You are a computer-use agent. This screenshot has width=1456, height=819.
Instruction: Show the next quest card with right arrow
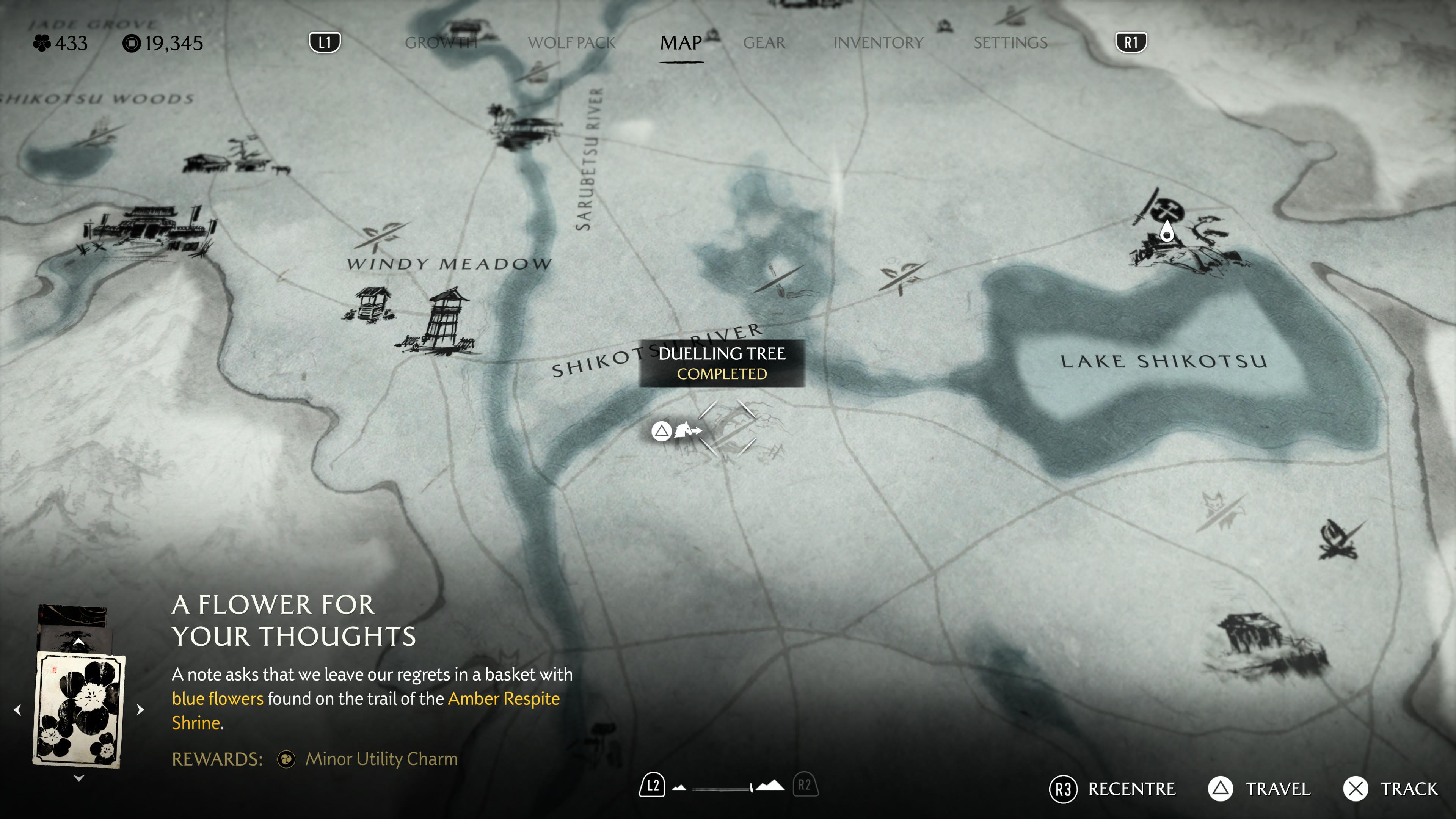[x=140, y=709]
